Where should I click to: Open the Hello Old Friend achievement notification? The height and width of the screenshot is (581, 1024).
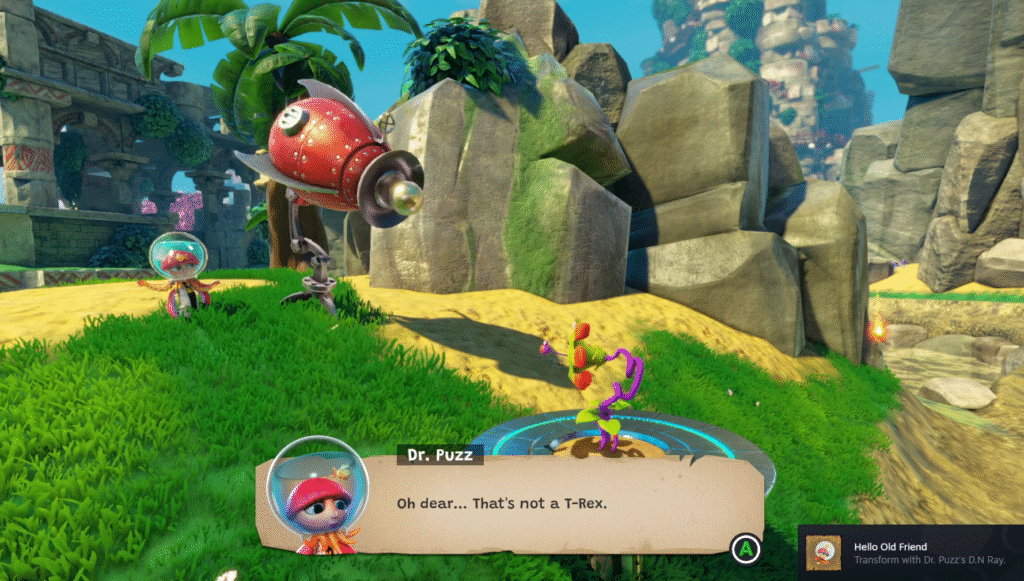(x=910, y=553)
